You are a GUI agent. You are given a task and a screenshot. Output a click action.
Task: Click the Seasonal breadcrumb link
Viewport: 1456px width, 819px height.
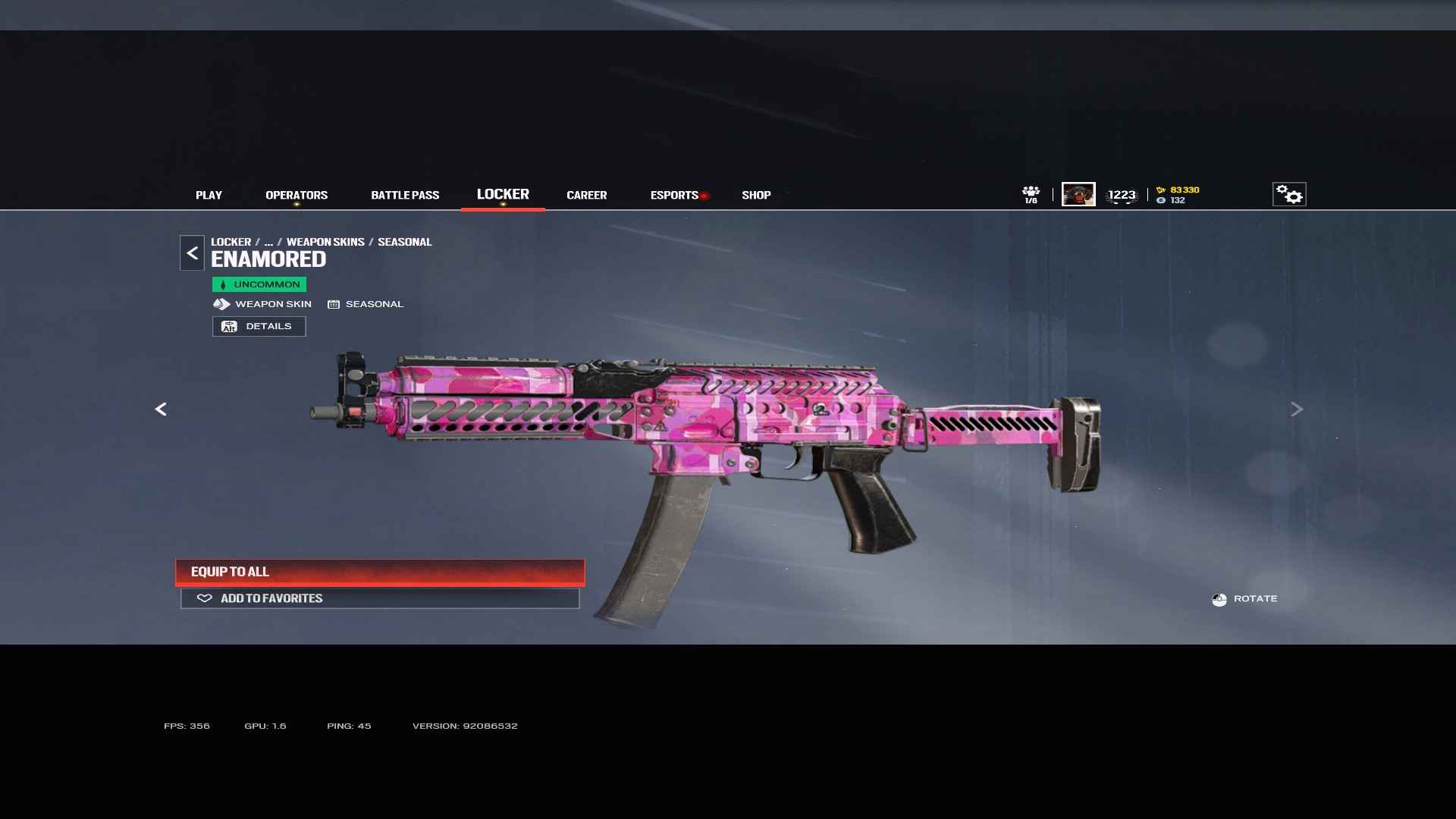tap(404, 242)
